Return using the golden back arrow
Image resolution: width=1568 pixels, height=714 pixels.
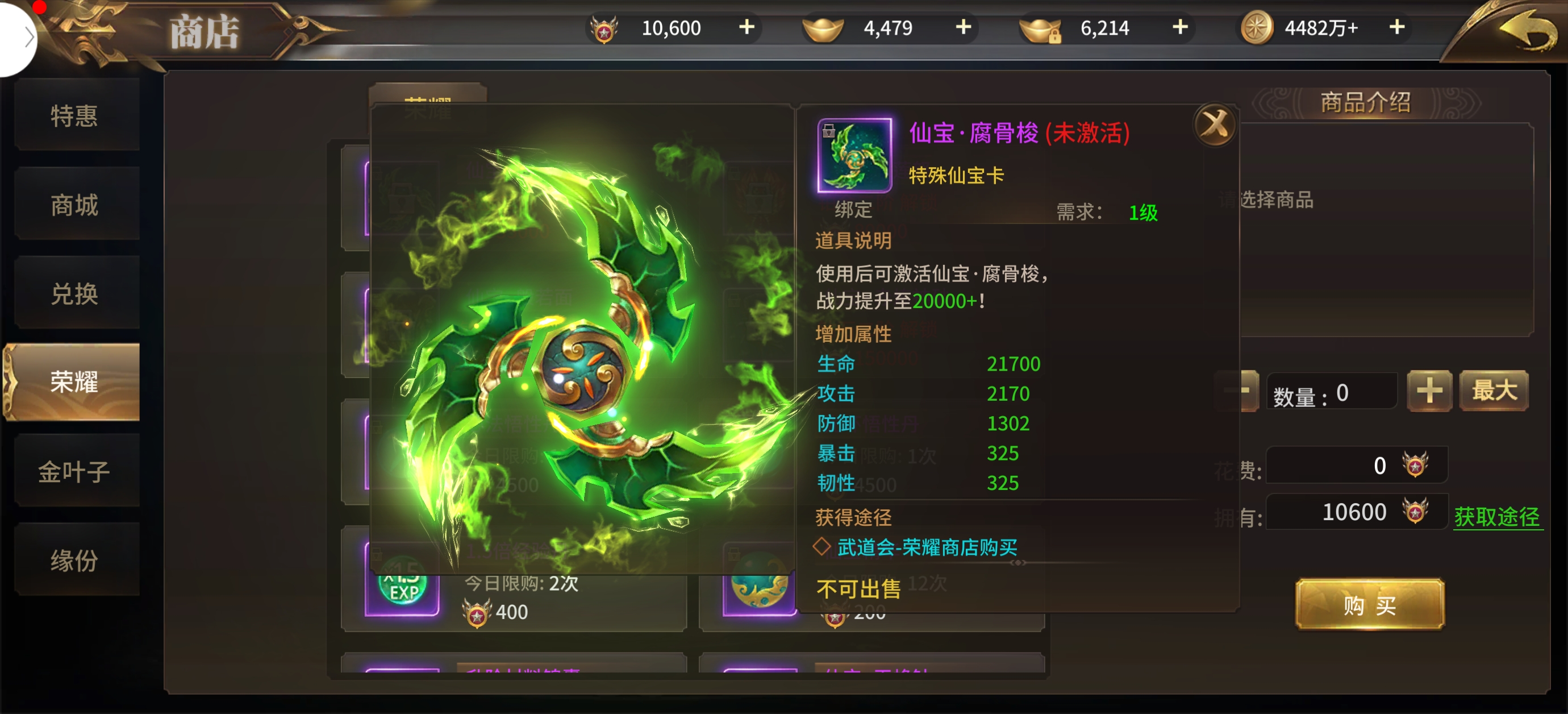[x=1527, y=32]
